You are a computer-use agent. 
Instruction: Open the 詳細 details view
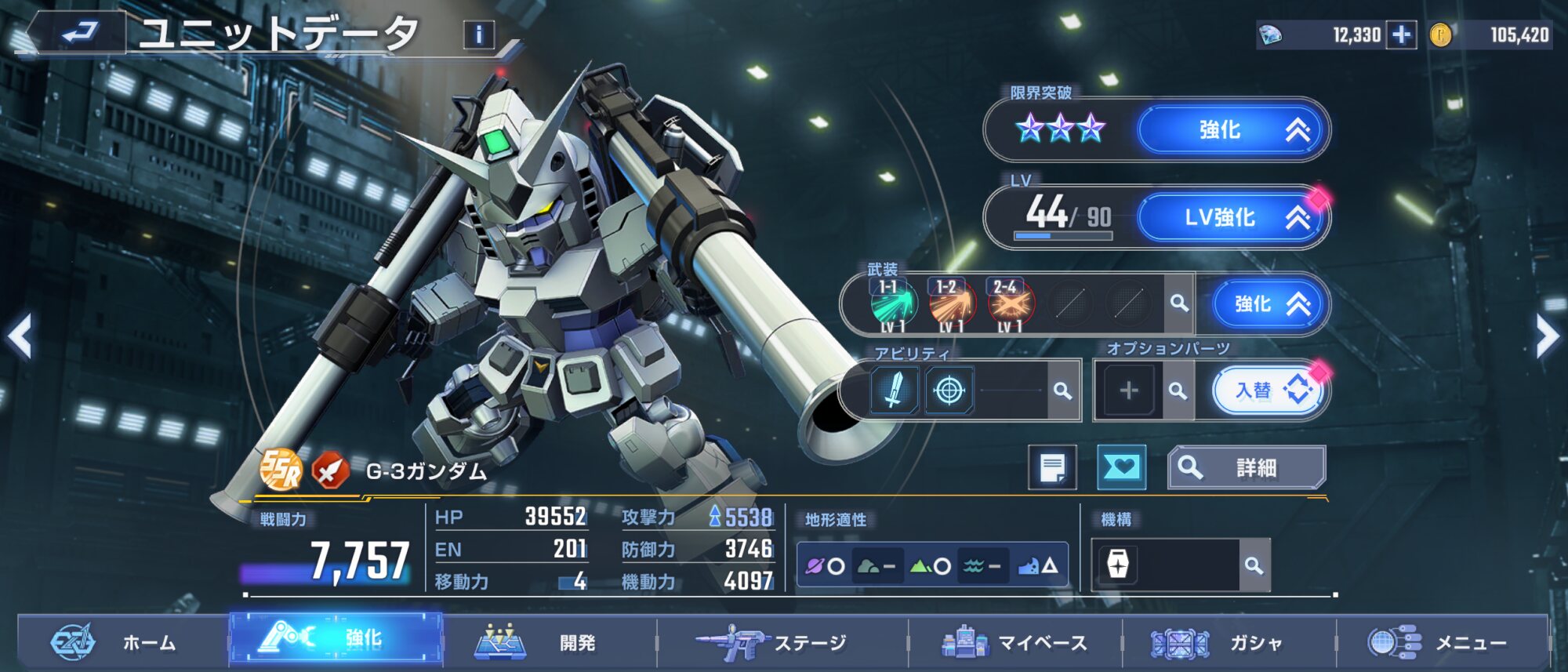(x=1247, y=467)
